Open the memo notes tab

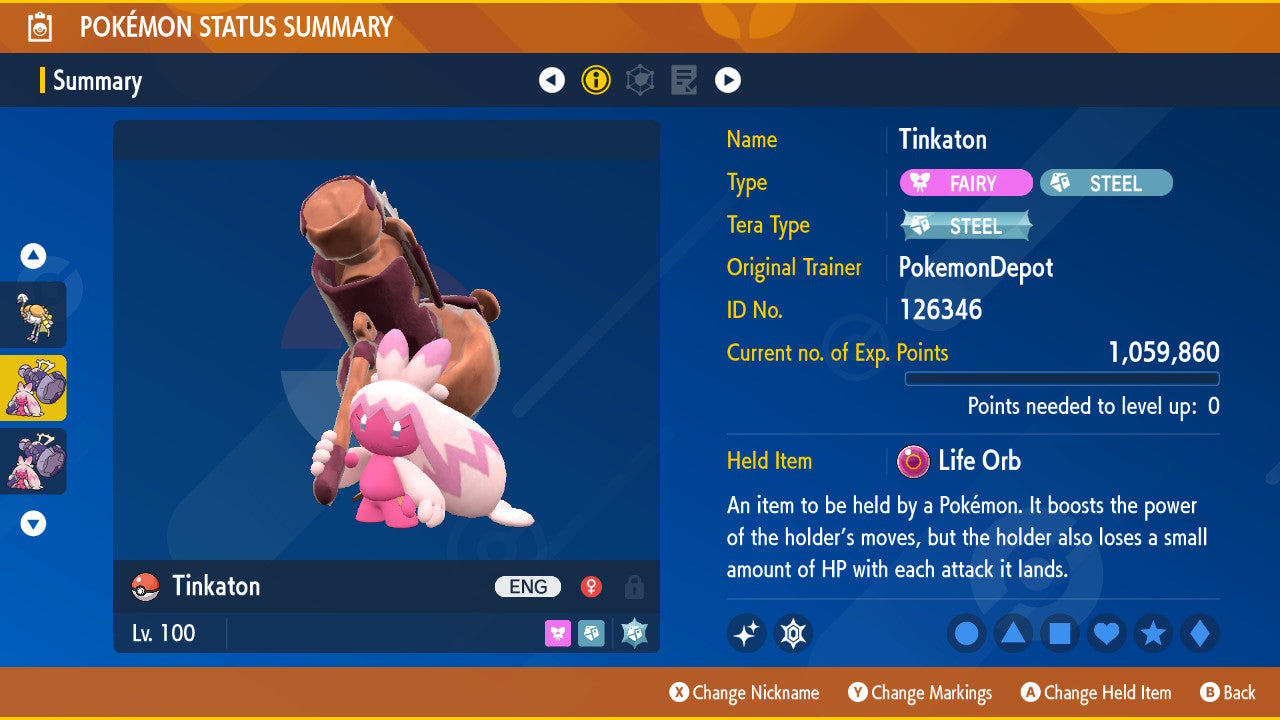tap(684, 80)
